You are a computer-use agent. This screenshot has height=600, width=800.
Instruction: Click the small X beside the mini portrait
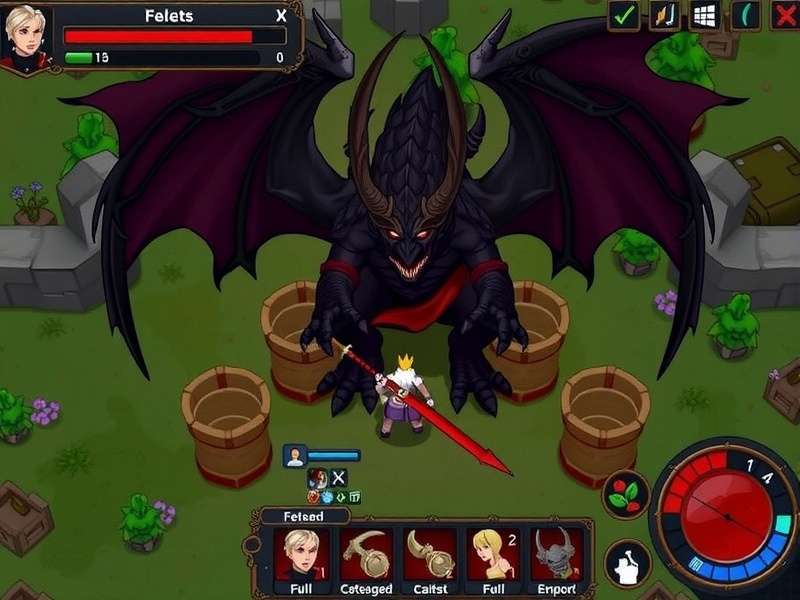(x=338, y=477)
